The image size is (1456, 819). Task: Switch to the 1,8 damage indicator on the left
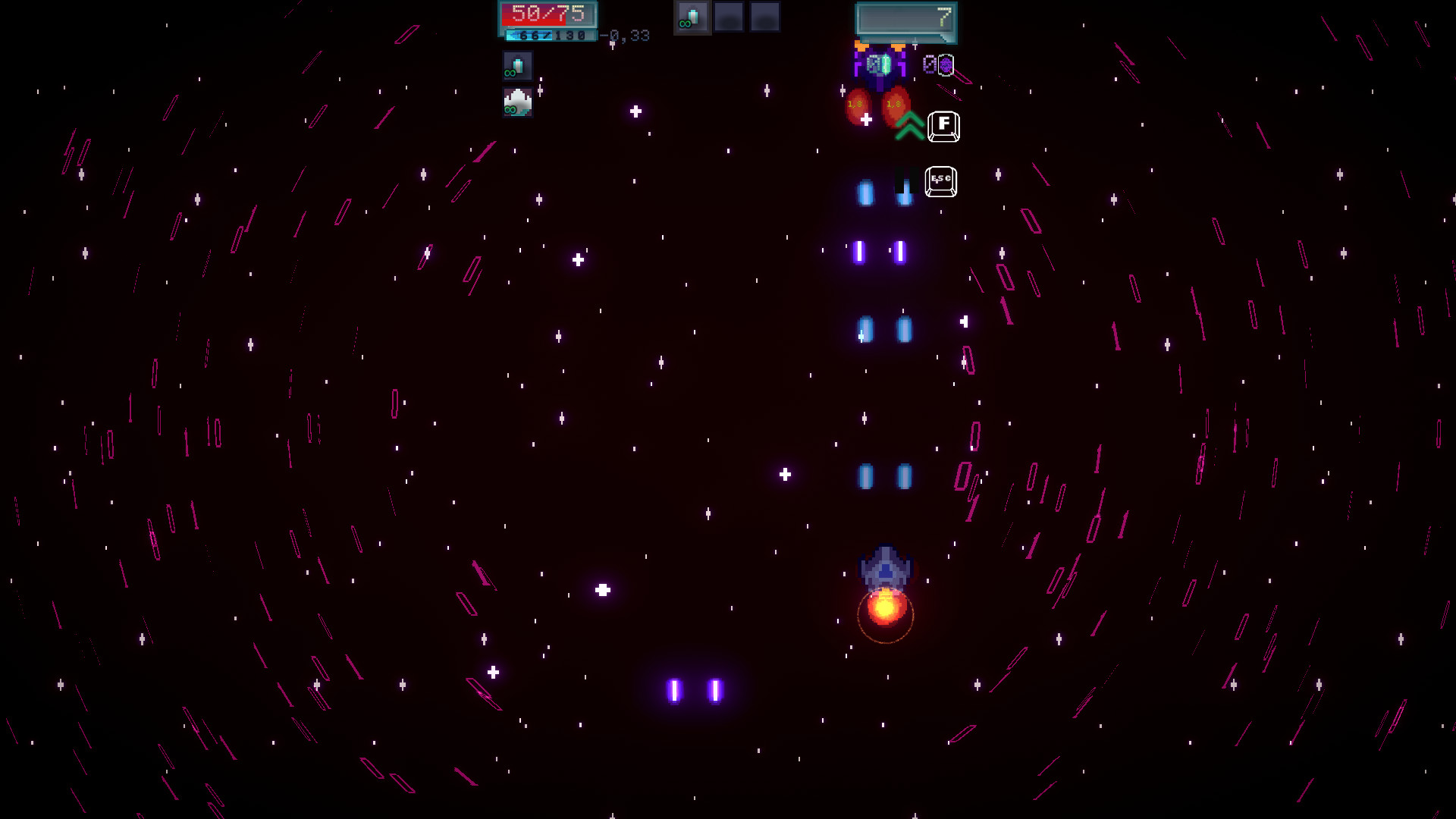855,104
